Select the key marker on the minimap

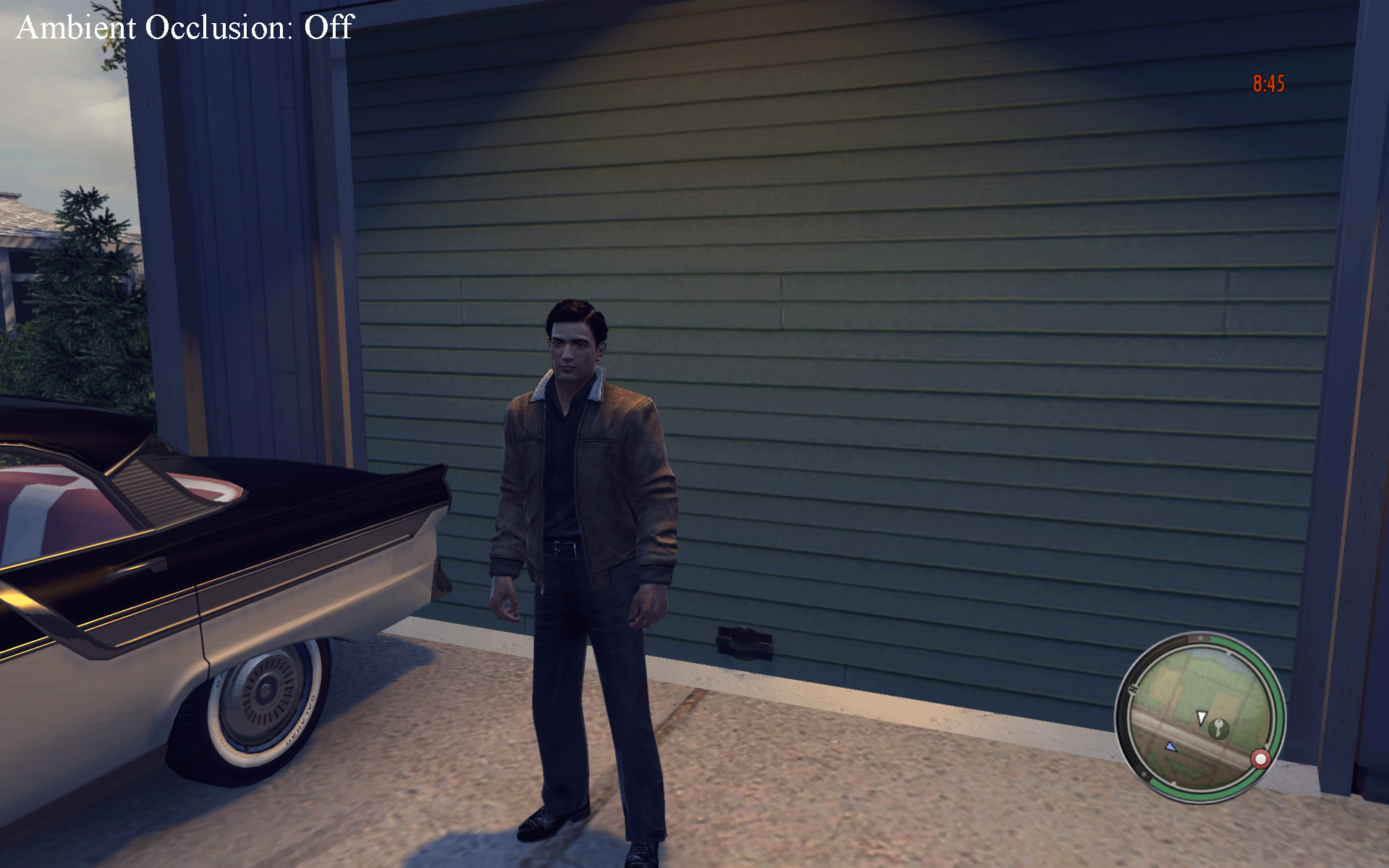point(1219,728)
